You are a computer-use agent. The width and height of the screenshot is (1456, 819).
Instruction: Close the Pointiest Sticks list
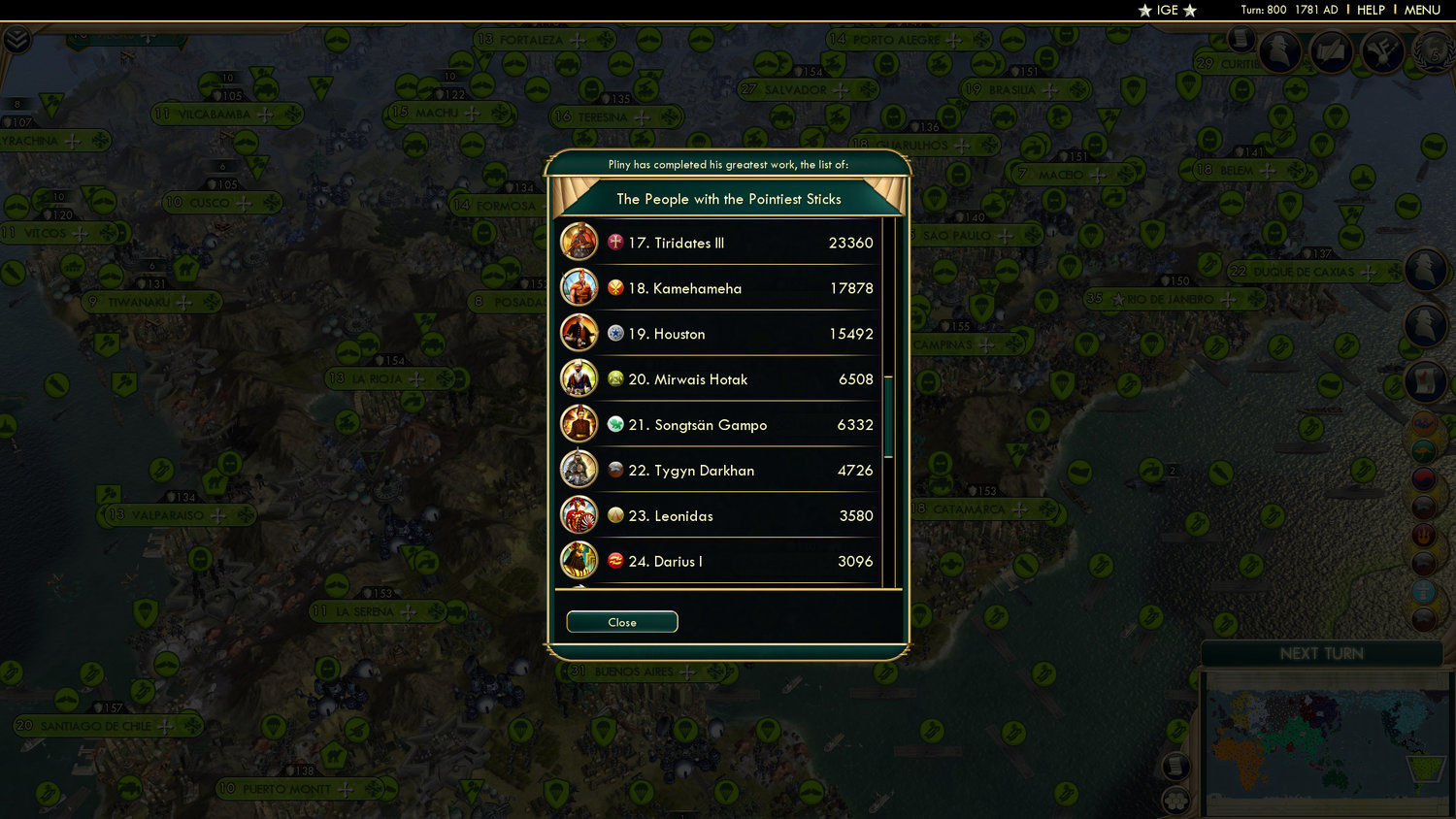point(621,622)
